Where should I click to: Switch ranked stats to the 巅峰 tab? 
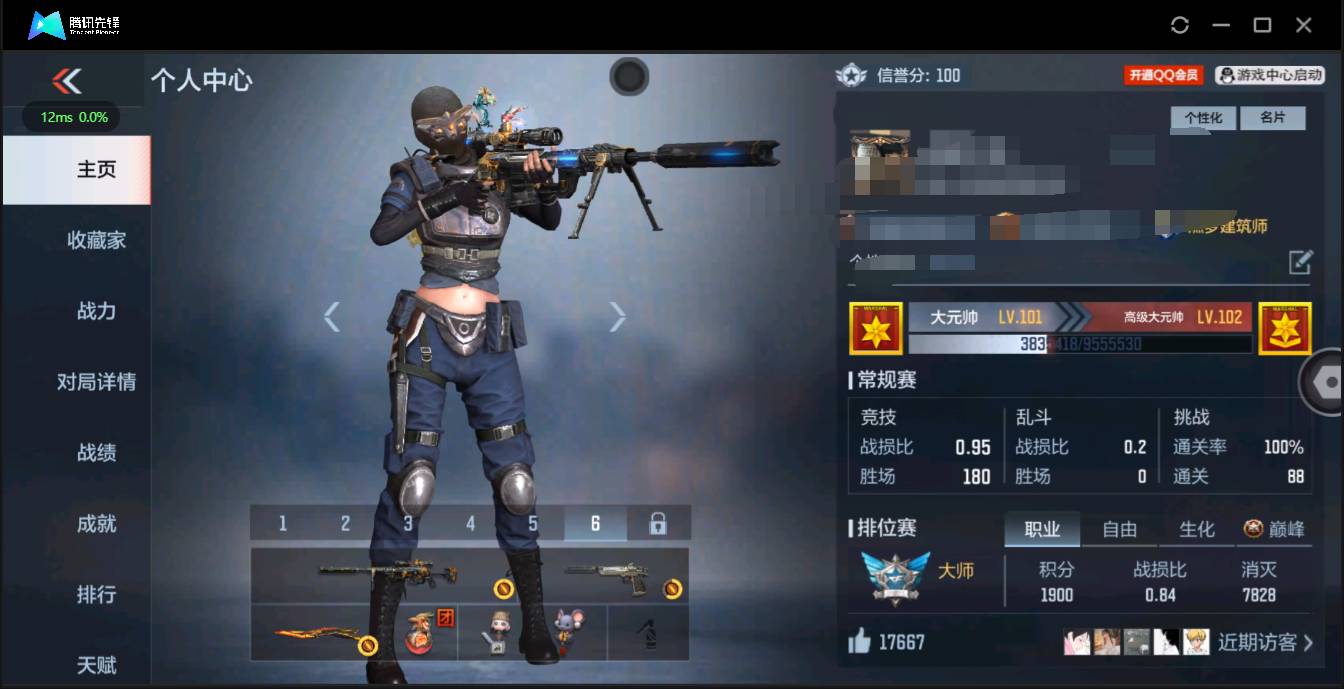[1274, 530]
